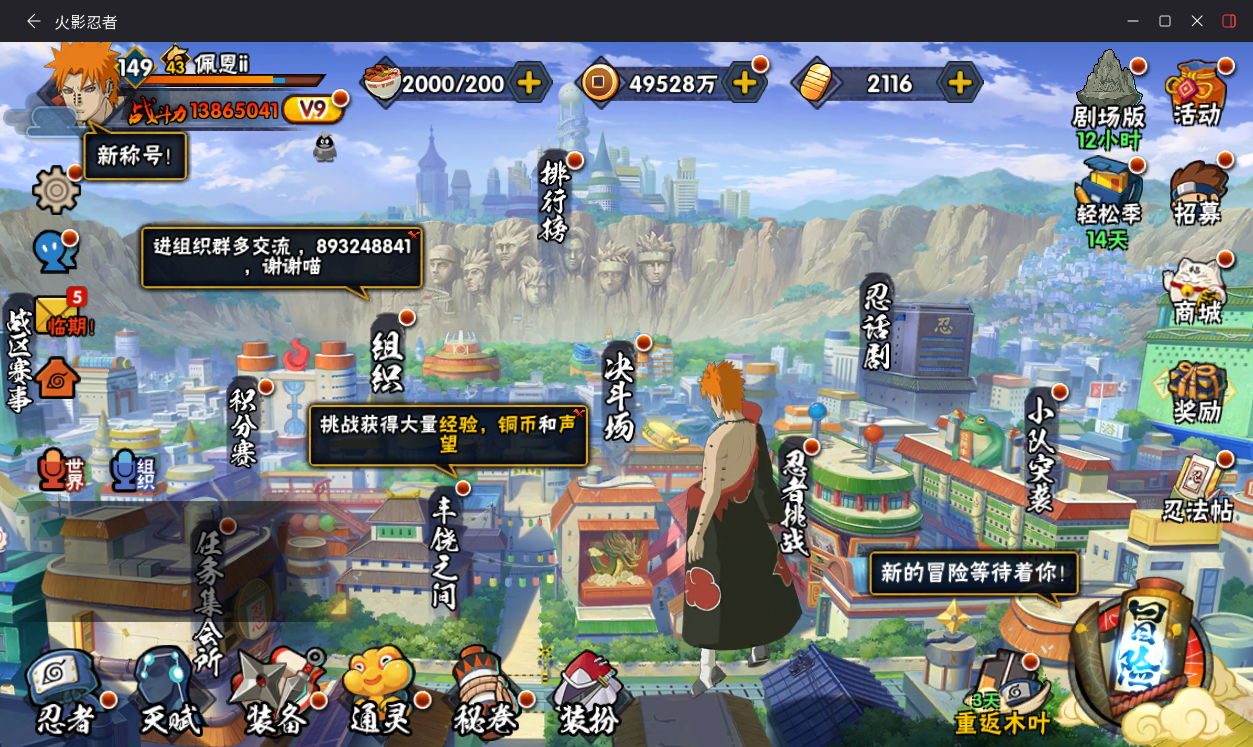Open the 招募 recruit screen
This screenshot has width=1253, height=747.
[1197, 195]
